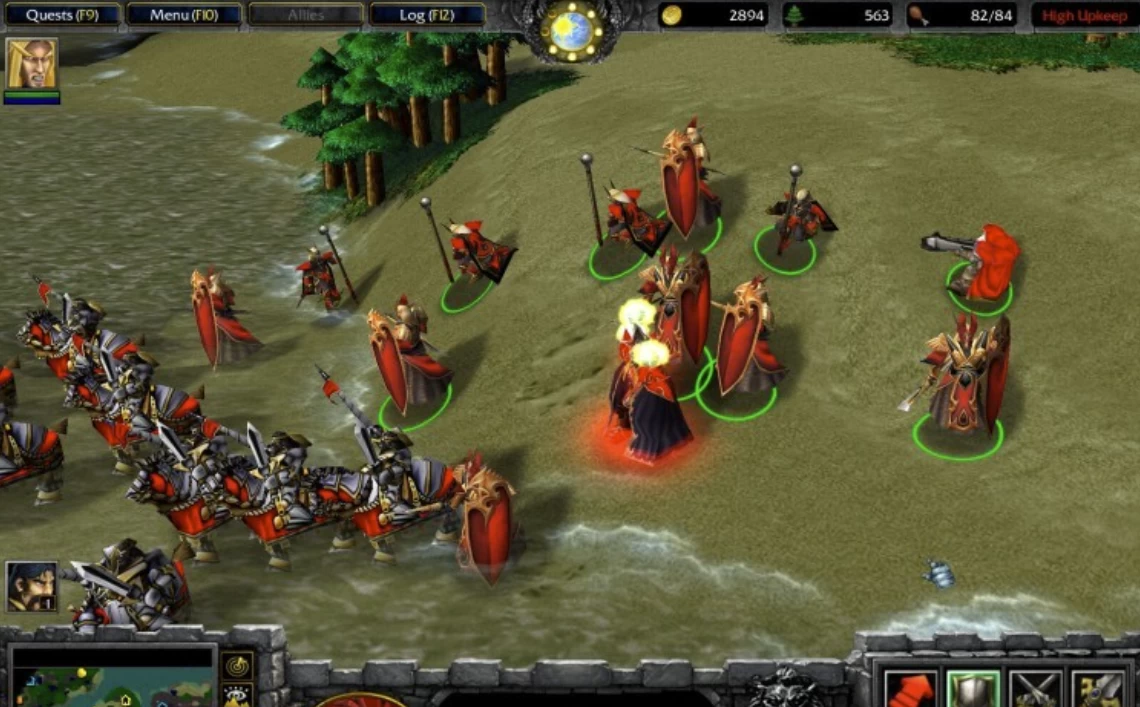Click the day-night clock indicator

571,30
